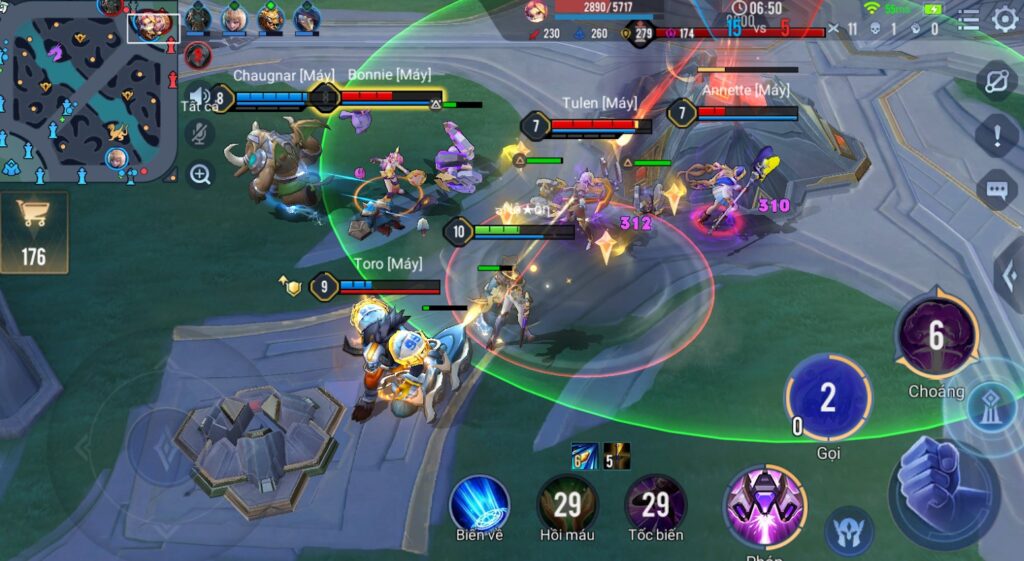Send the exclamation alert signal
Screen dimensions: 1024x561
click(996, 134)
